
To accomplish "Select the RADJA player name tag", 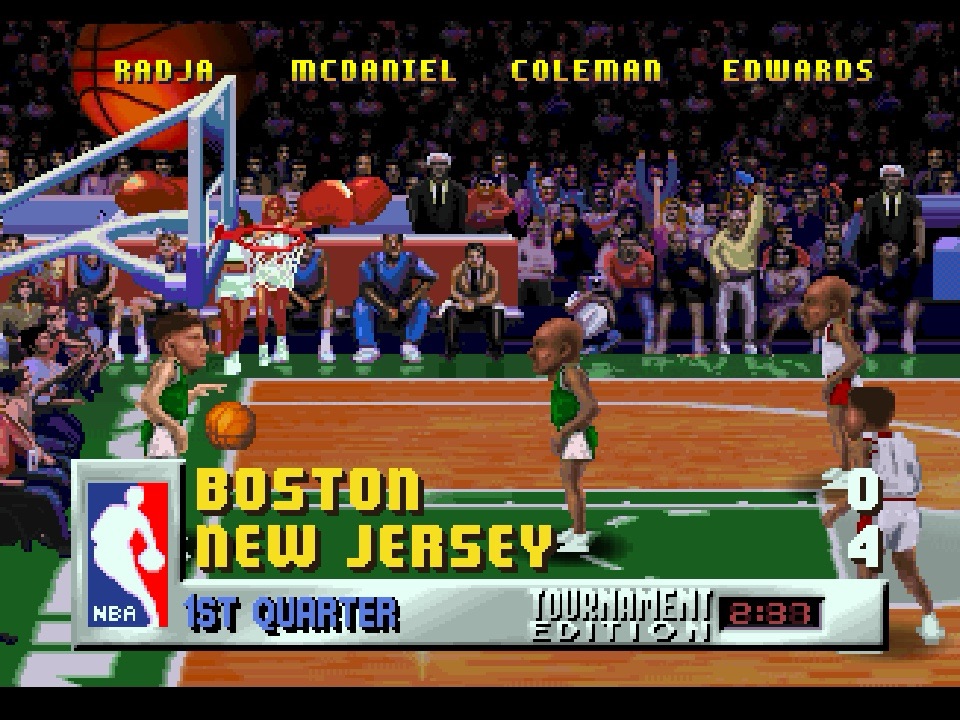I will pyautogui.click(x=163, y=71).
